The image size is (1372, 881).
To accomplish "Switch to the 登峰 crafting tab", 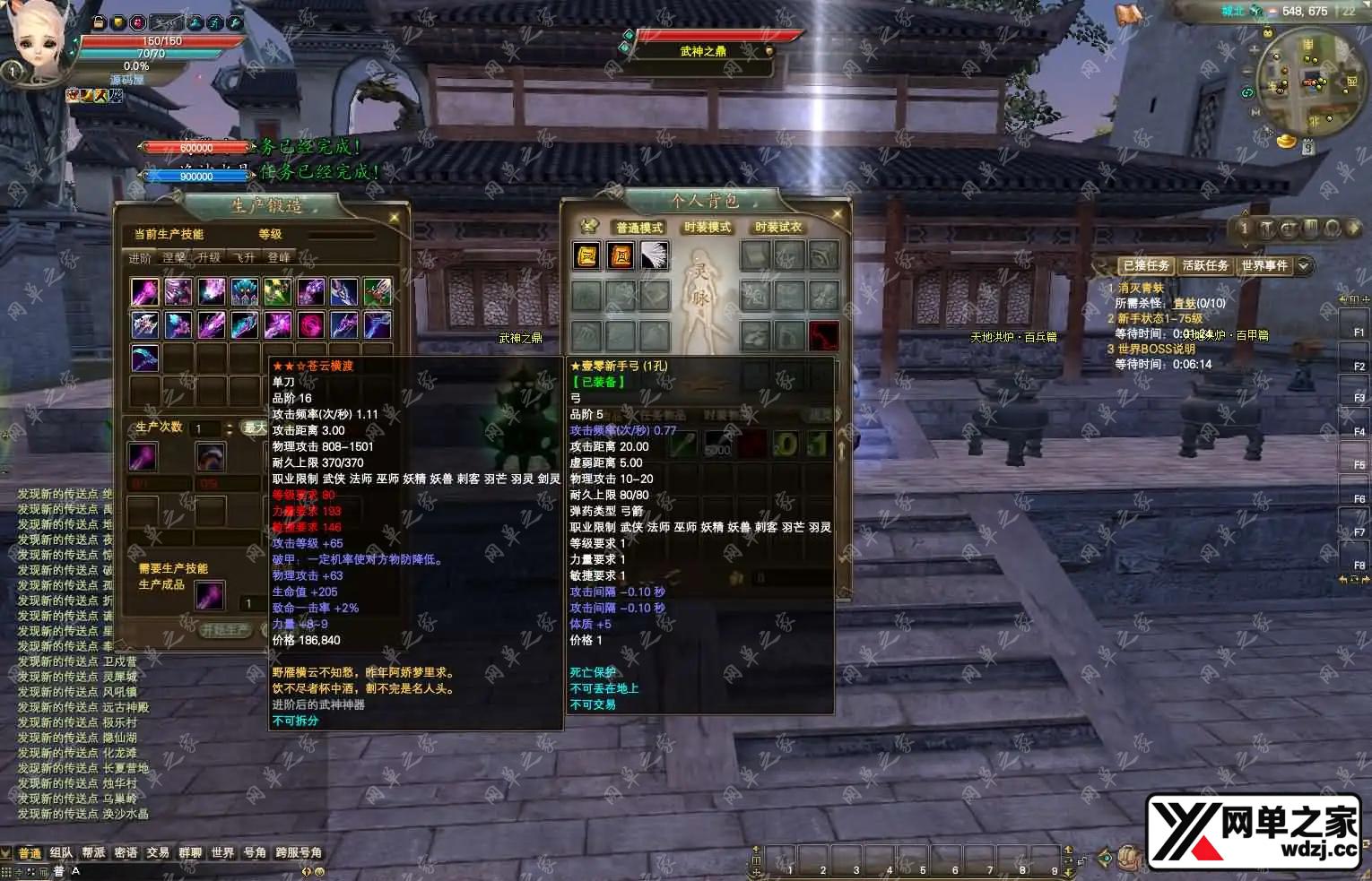I will pyautogui.click(x=279, y=258).
